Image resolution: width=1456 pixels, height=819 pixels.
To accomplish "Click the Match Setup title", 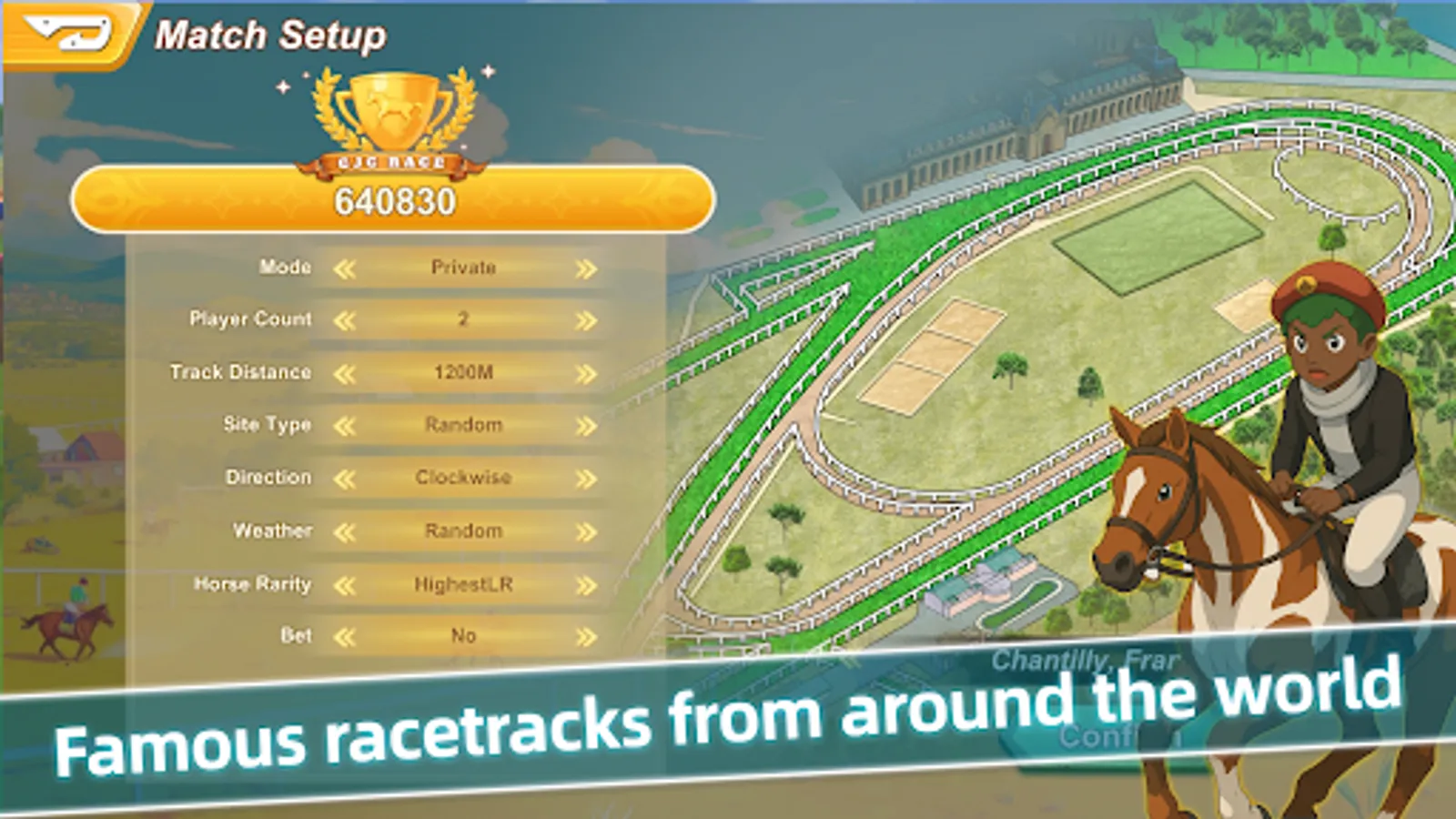I will coord(273,35).
